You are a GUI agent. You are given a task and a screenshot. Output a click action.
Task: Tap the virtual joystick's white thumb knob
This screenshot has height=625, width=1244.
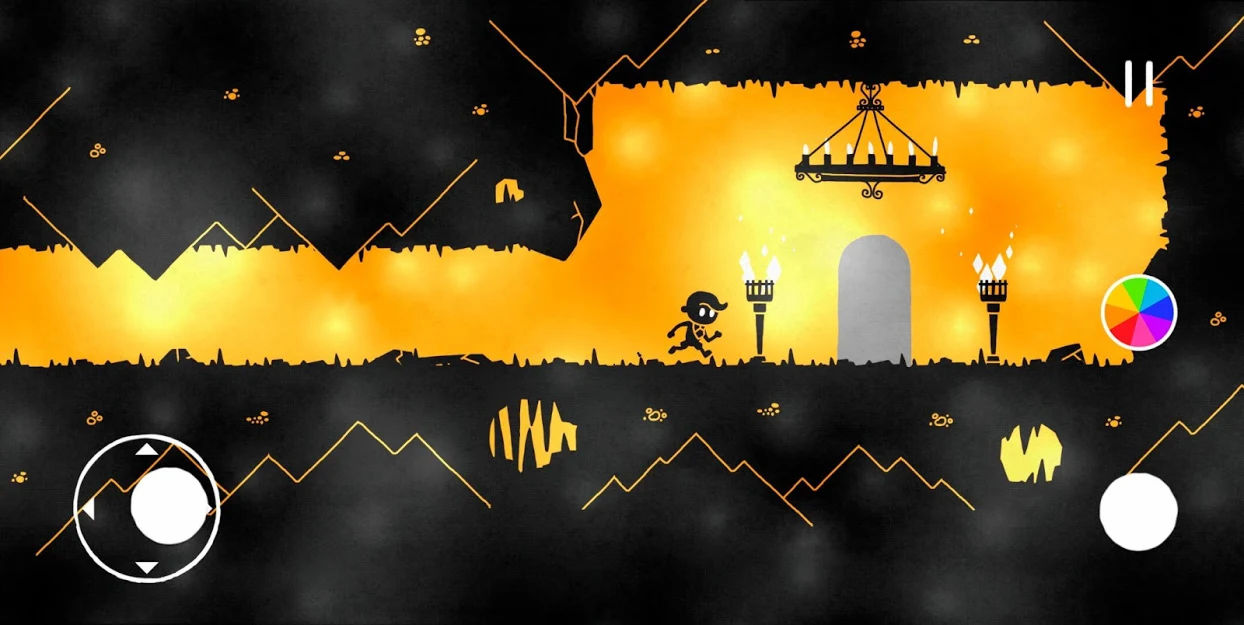coord(169,505)
